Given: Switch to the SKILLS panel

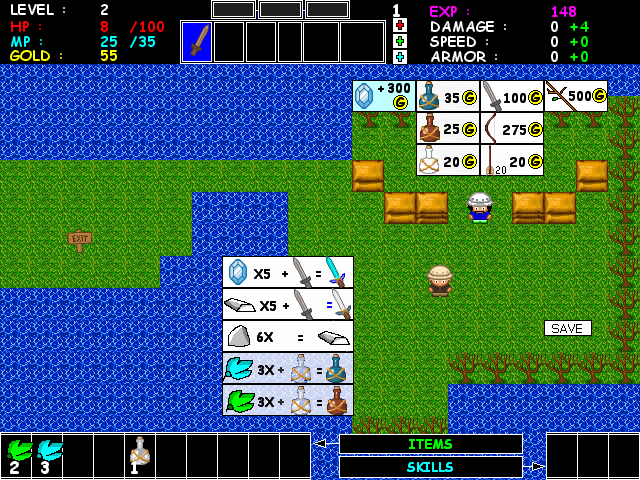Looking at the screenshot, I should pyautogui.click(x=430, y=467).
